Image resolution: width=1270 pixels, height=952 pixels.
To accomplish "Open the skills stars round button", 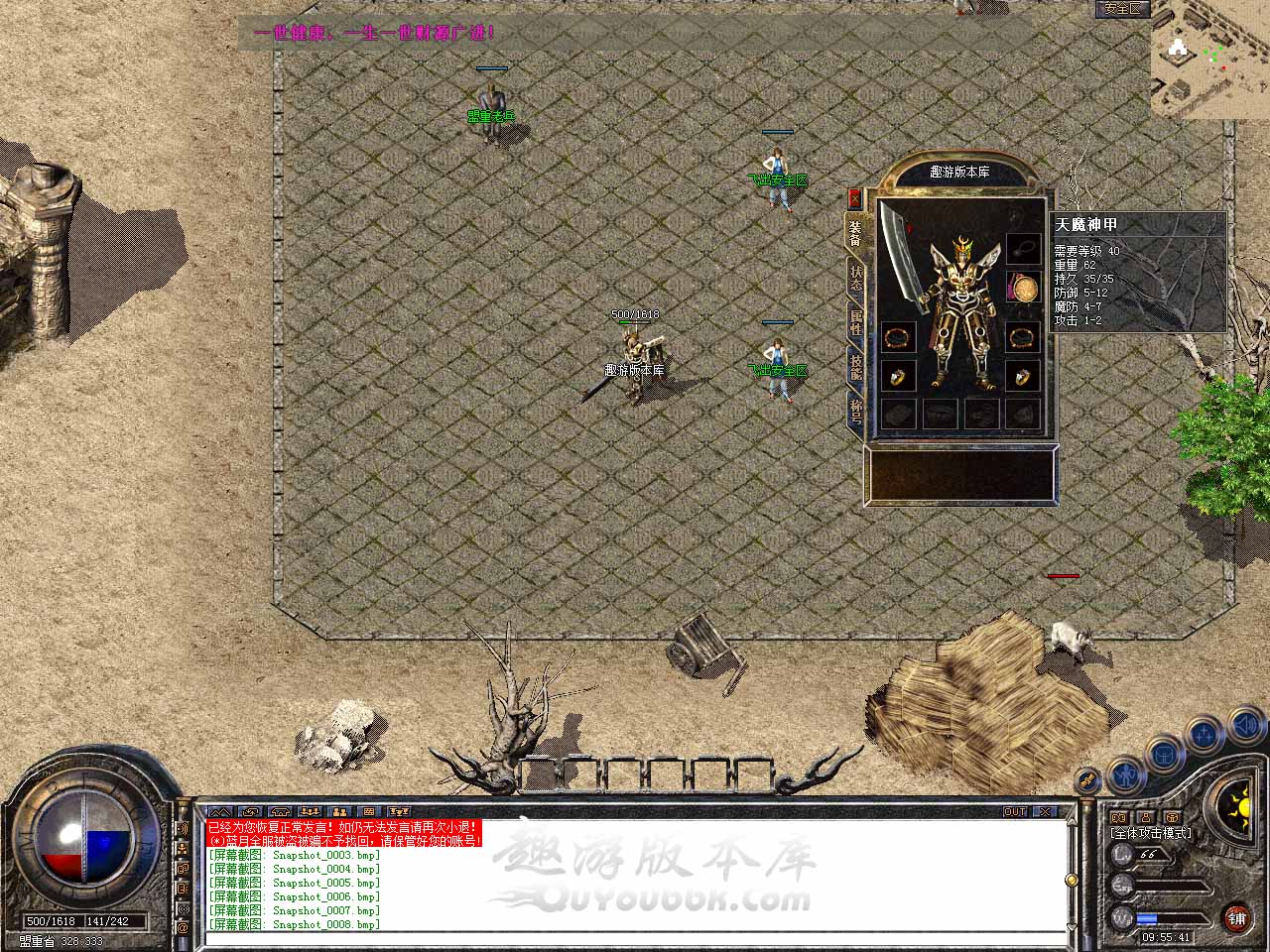I will click(x=1205, y=735).
